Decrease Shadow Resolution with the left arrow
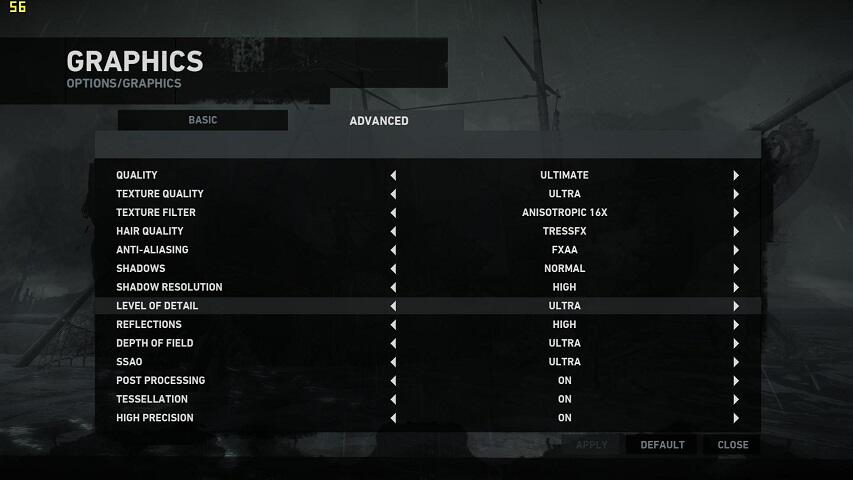 [x=393, y=288]
